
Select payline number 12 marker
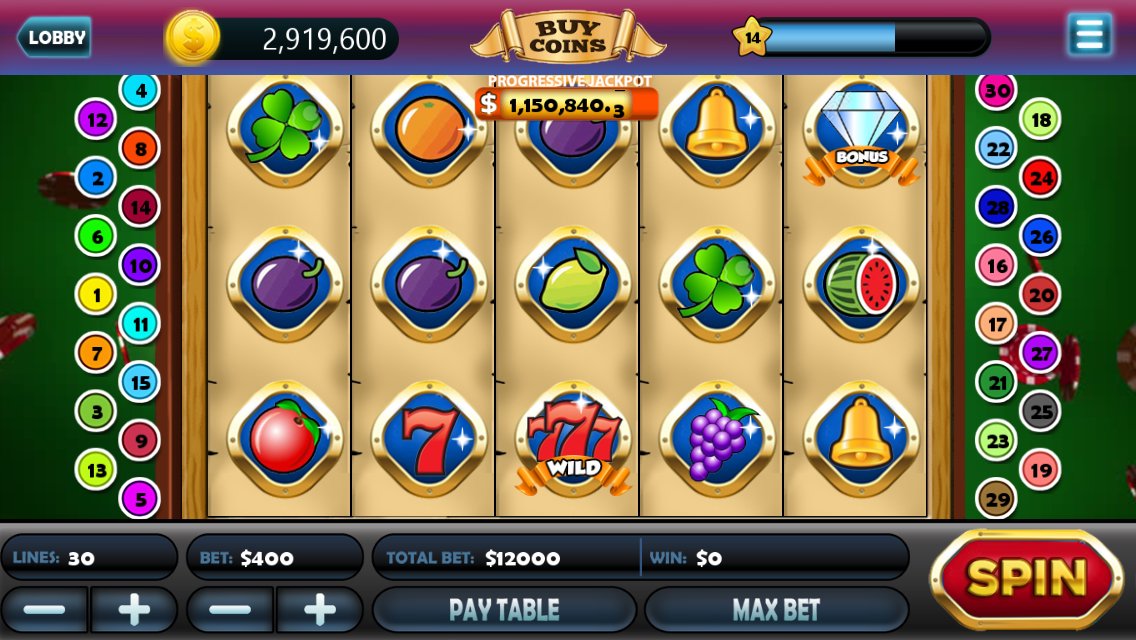point(97,121)
